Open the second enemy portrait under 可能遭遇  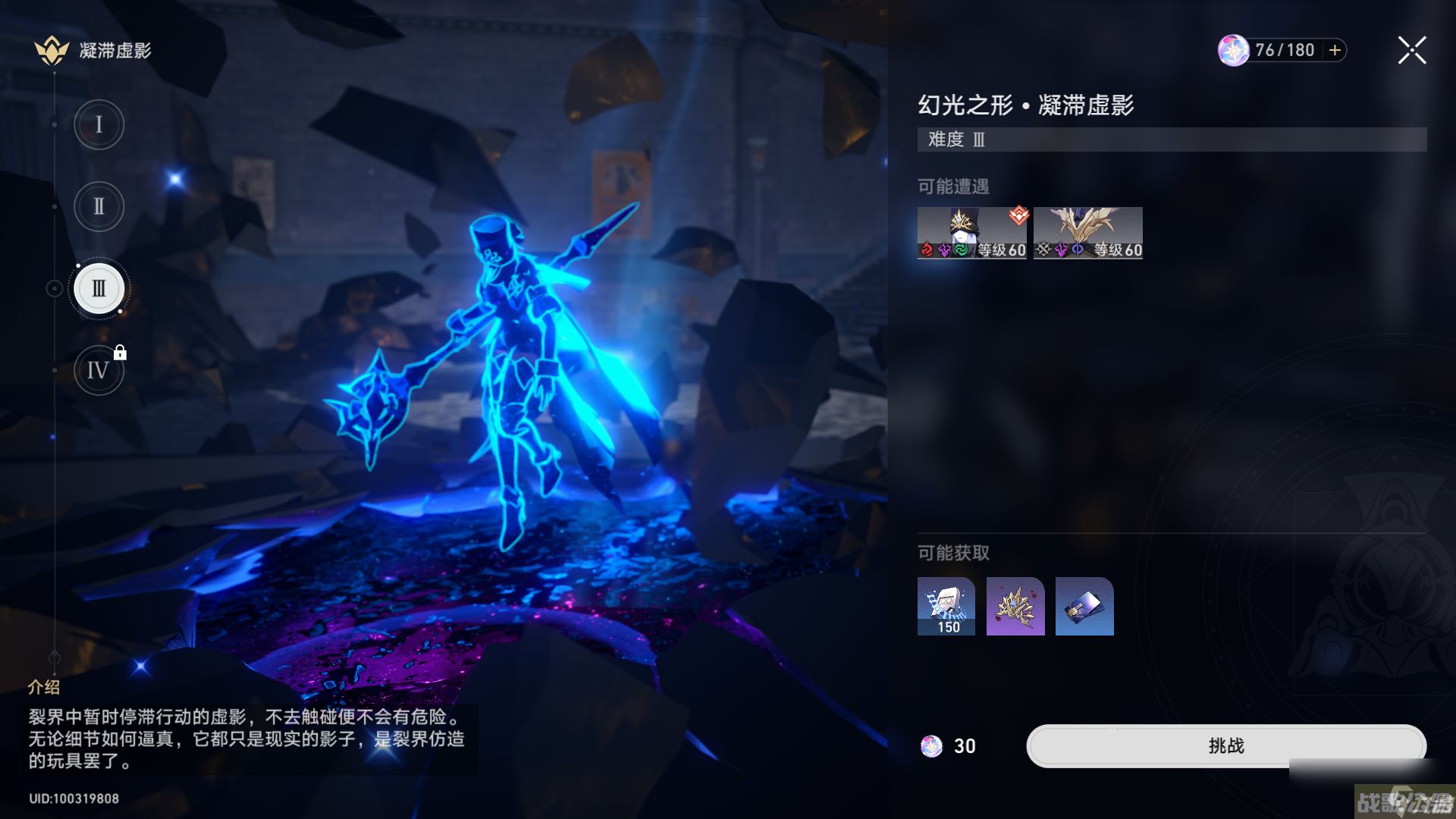[1088, 233]
